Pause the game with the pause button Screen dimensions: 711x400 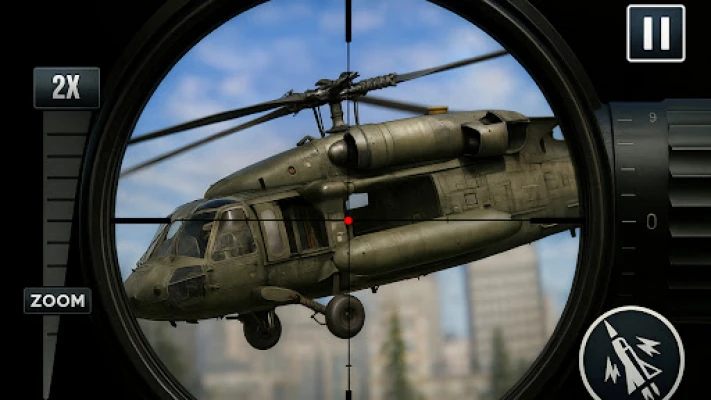point(656,33)
